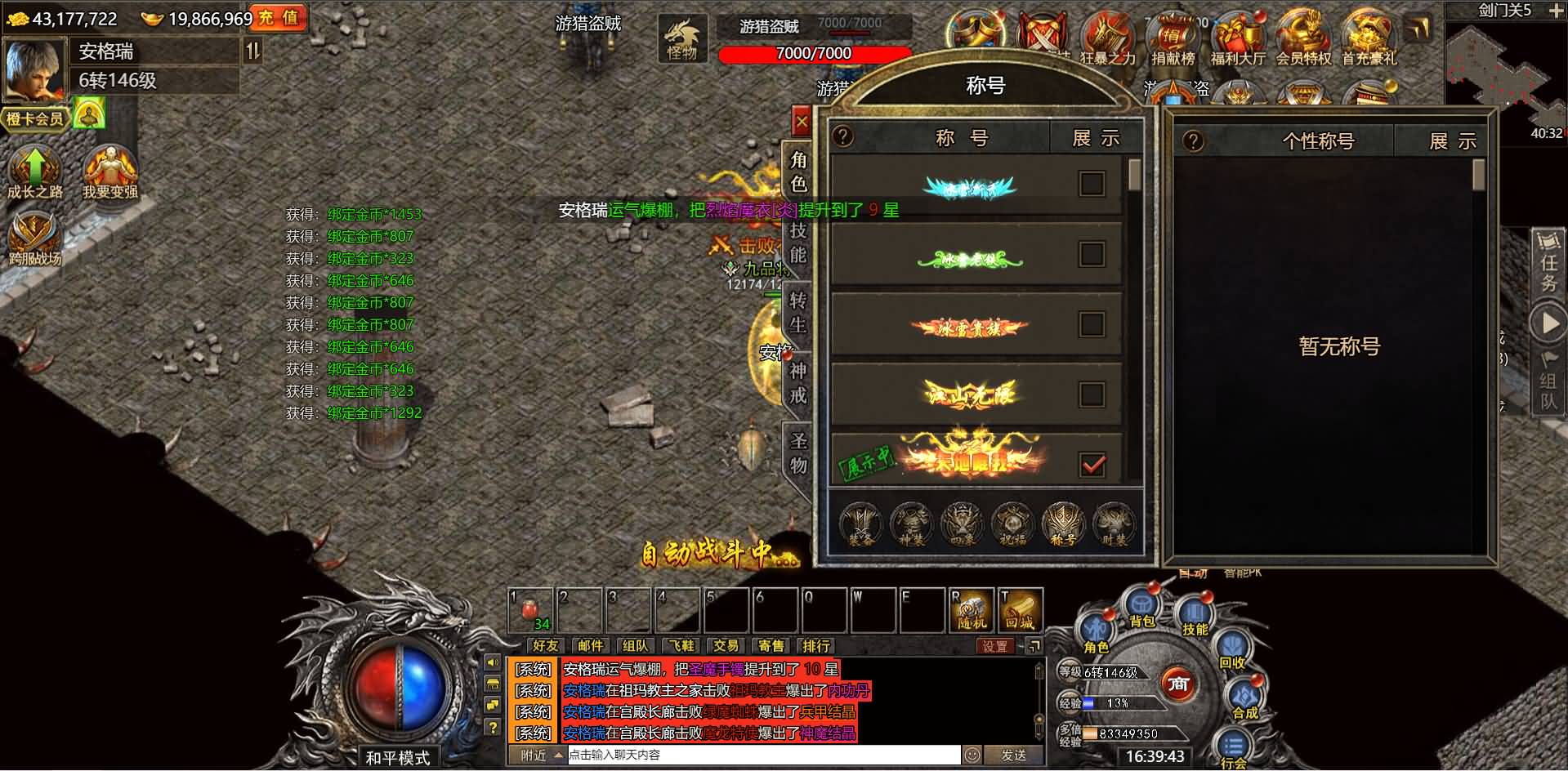Use the 回城 return-to-town scroll
The width and height of the screenshot is (1568, 771).
1021,610
